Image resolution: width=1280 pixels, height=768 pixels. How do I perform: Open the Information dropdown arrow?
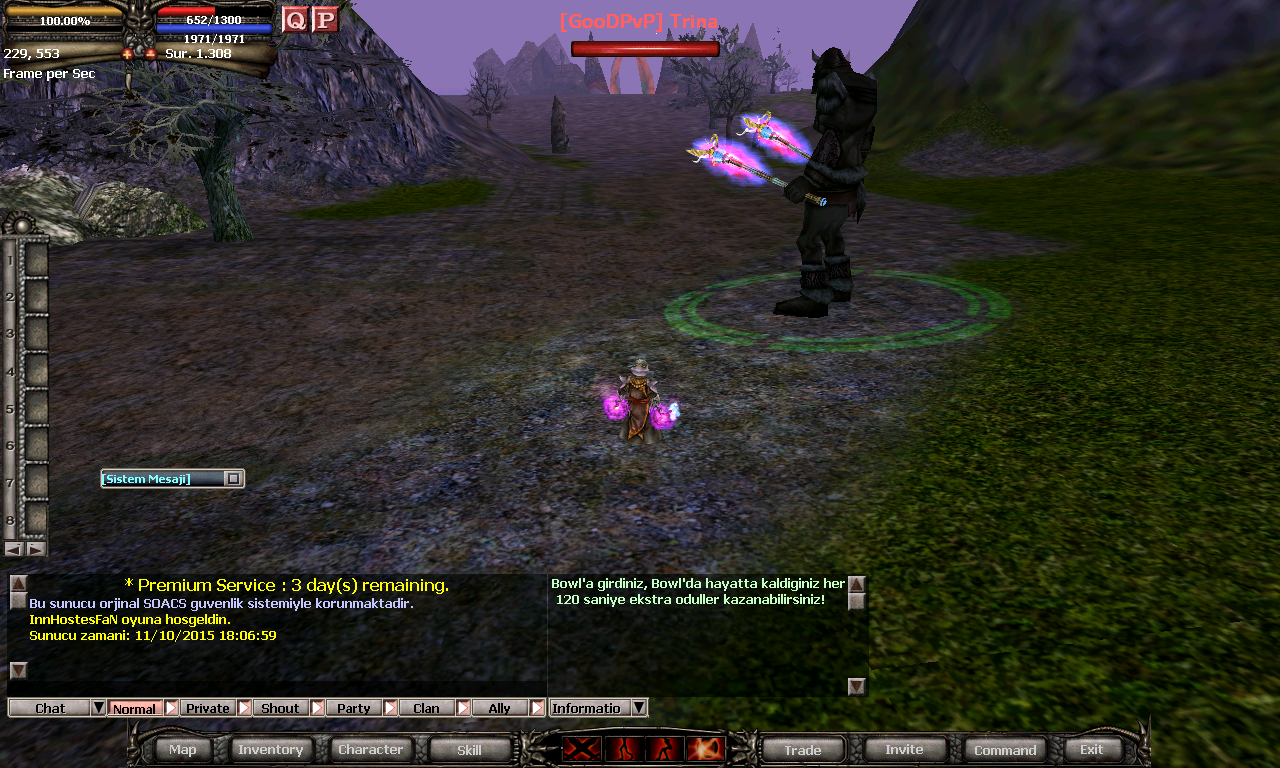(639, 708)
